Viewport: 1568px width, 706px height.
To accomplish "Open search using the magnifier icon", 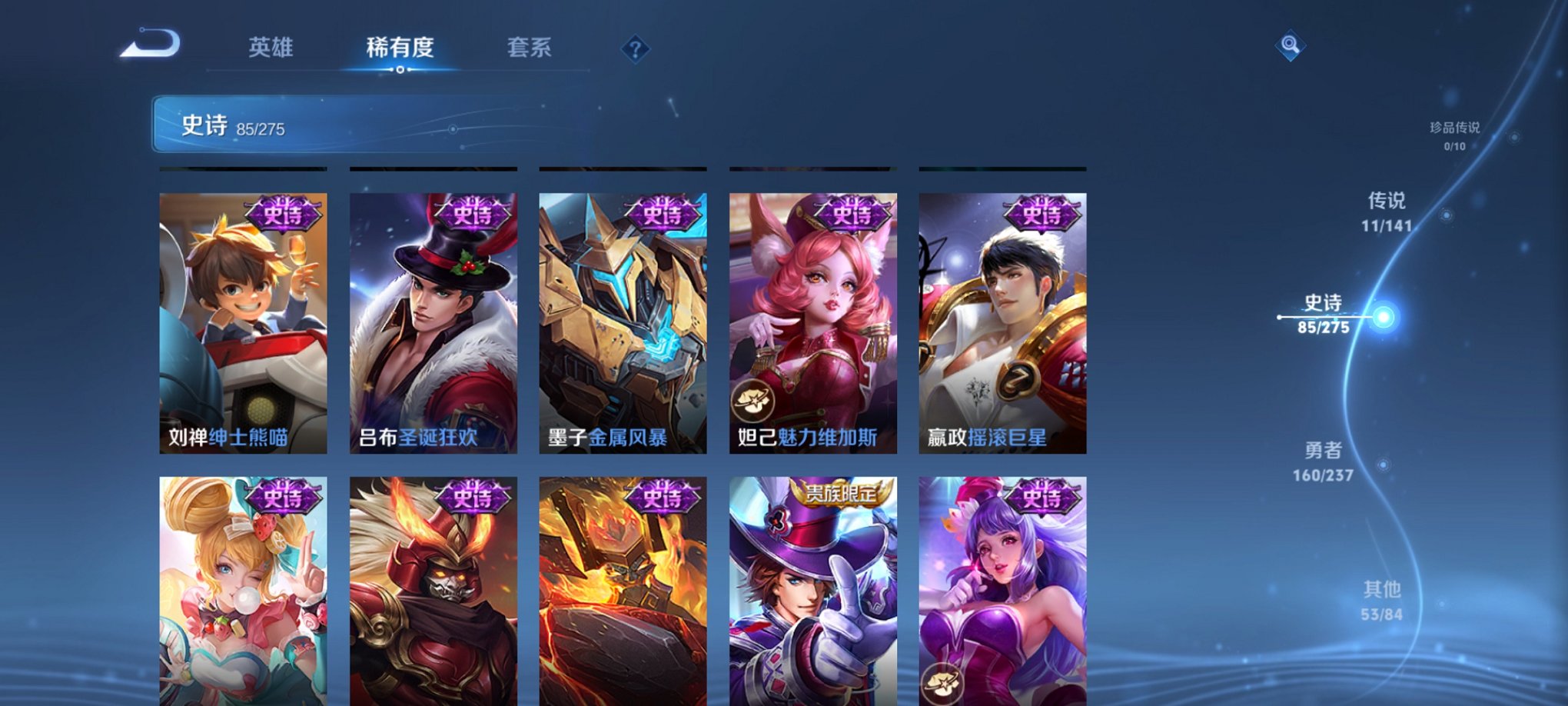I will (1290, 48).
